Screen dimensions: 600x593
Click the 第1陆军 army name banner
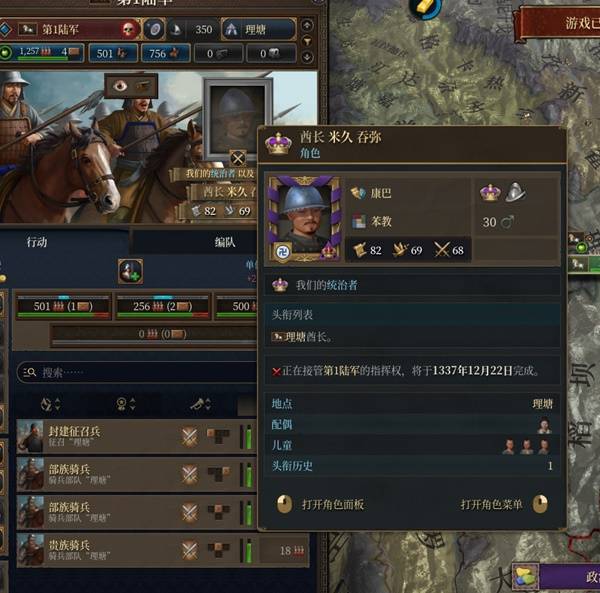[x=72, y=29]
